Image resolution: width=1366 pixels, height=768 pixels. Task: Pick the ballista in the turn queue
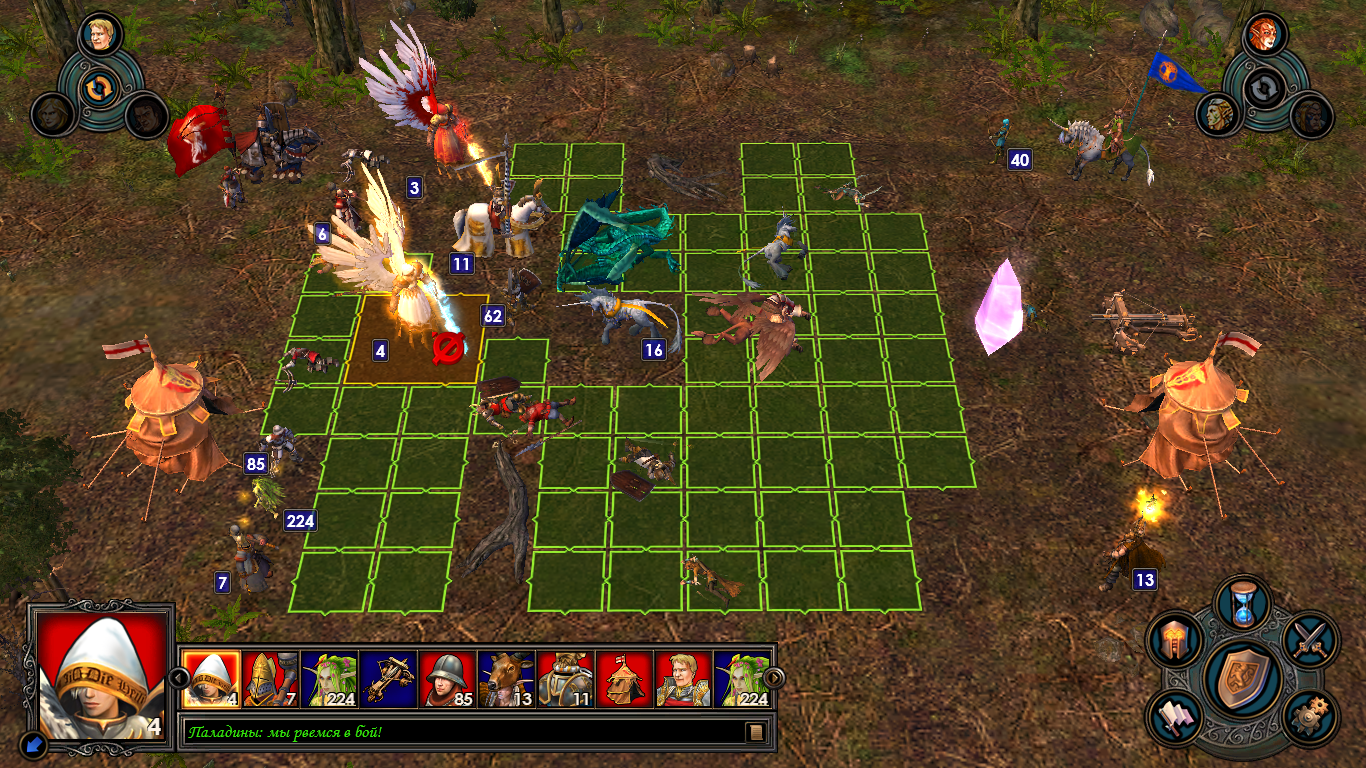click(388, 680)
